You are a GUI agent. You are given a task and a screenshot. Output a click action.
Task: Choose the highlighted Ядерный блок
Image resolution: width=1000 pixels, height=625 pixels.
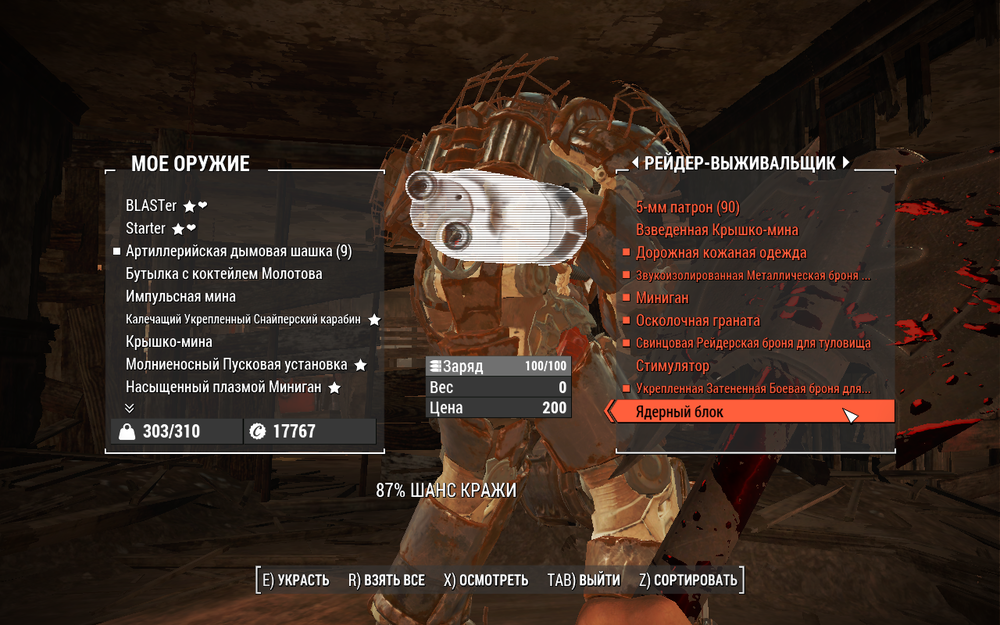pyautogui.click(x=679, y=412)
